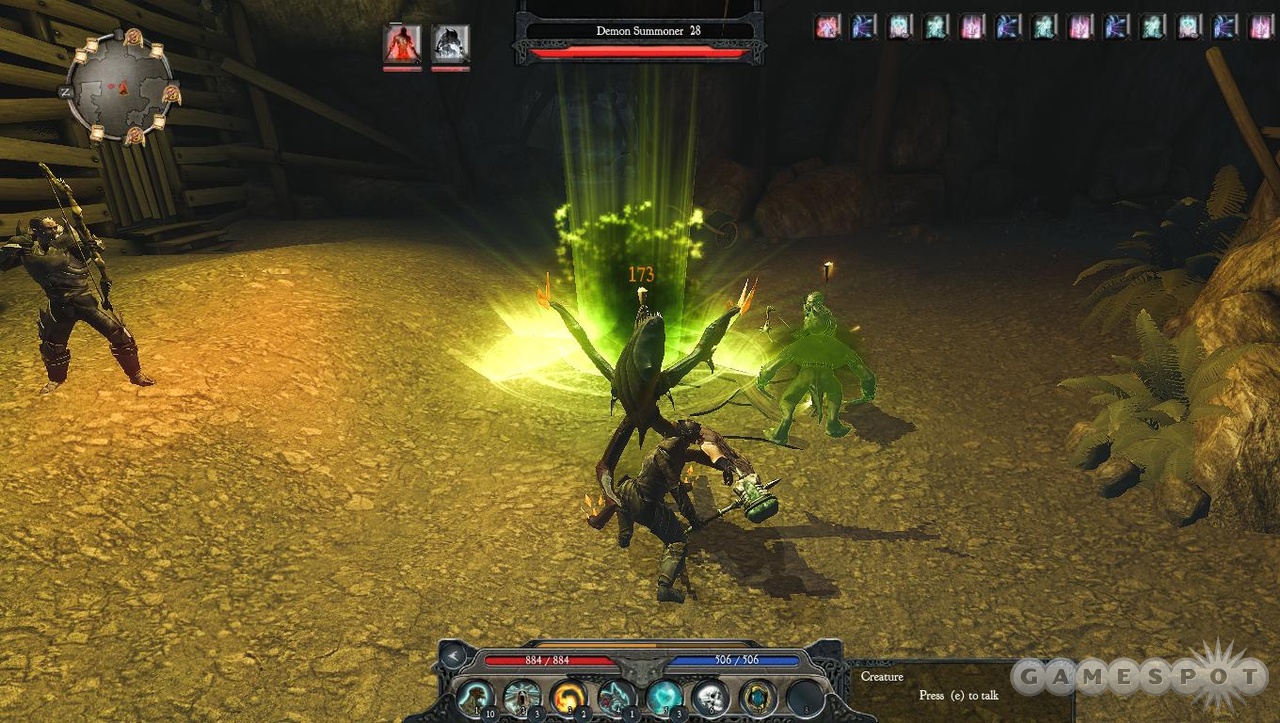Open the circular minimap
This screenshot has width=1280, height=723.
click(x=121, y=85)
